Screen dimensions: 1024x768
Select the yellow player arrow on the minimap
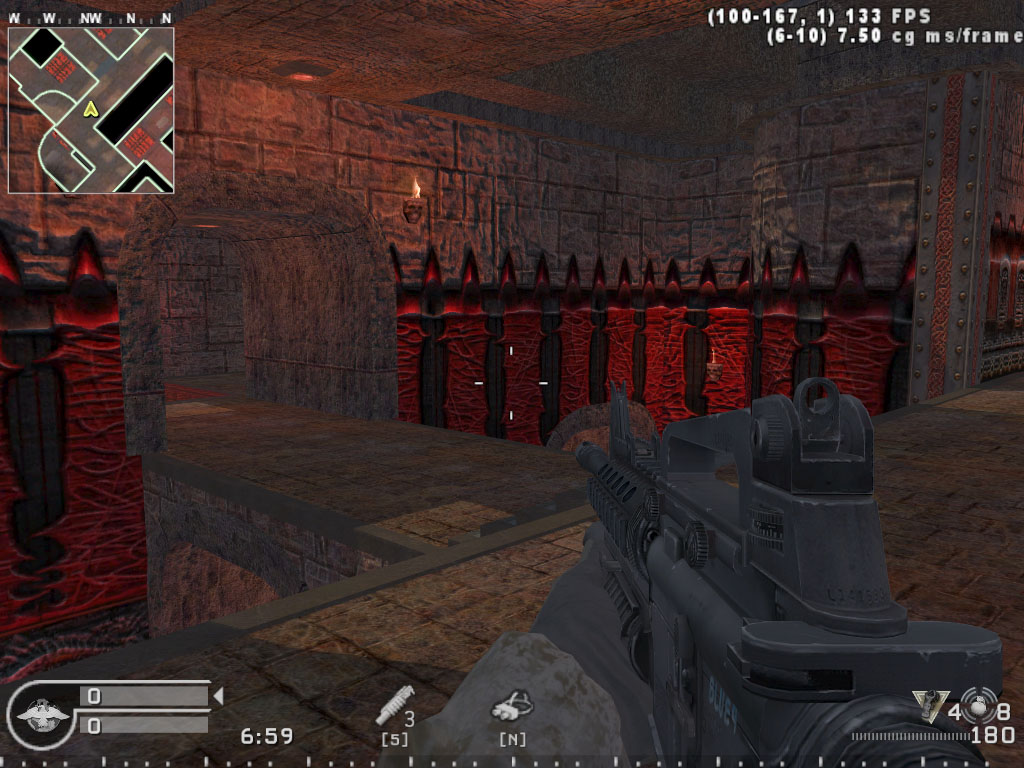click(90, 108)
